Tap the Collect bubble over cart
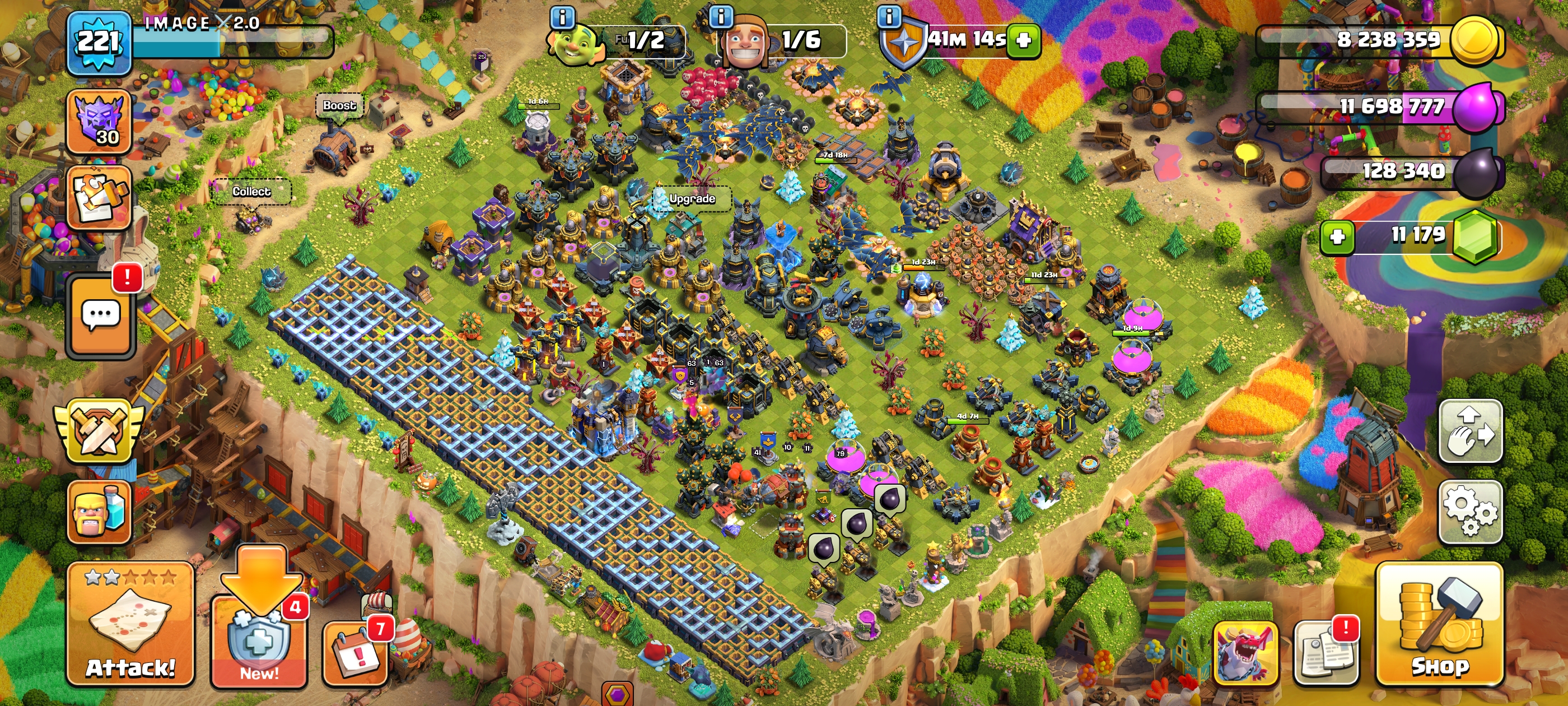Viewport: 1568px width, 706px height. [251, 191]
